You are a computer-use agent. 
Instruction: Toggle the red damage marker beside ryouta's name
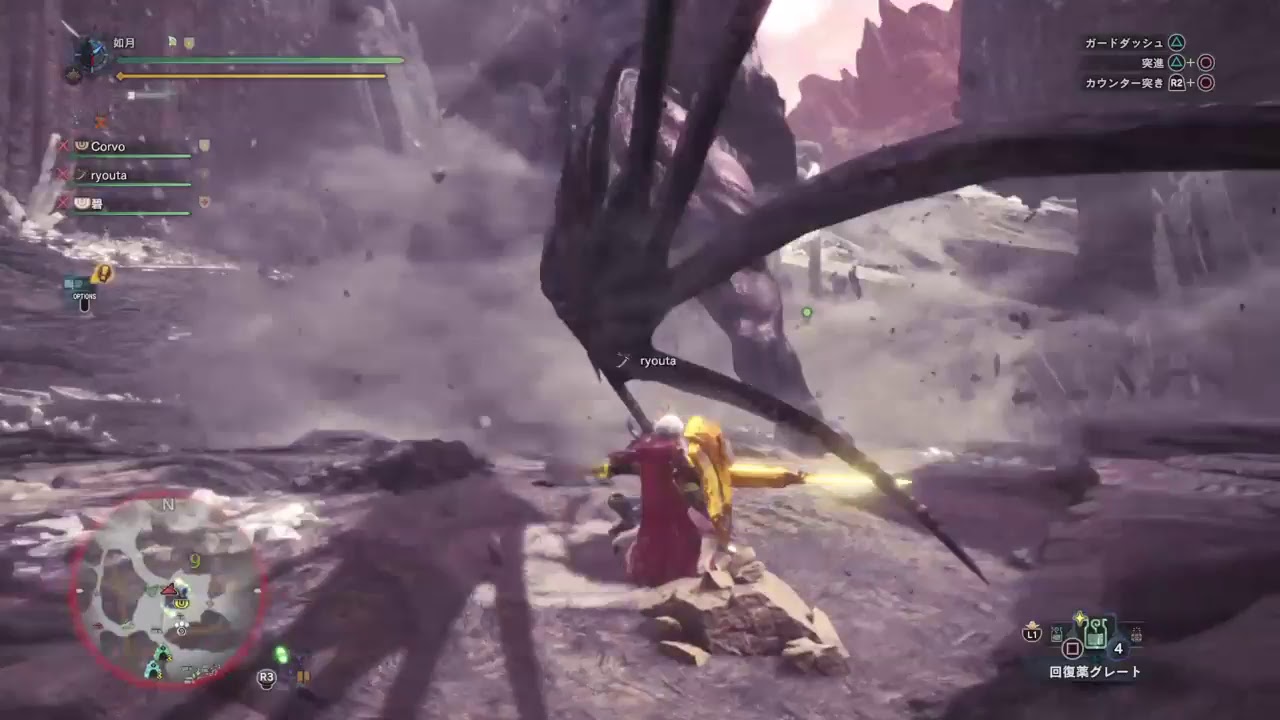pyautogui.click(x=63, y=176)
